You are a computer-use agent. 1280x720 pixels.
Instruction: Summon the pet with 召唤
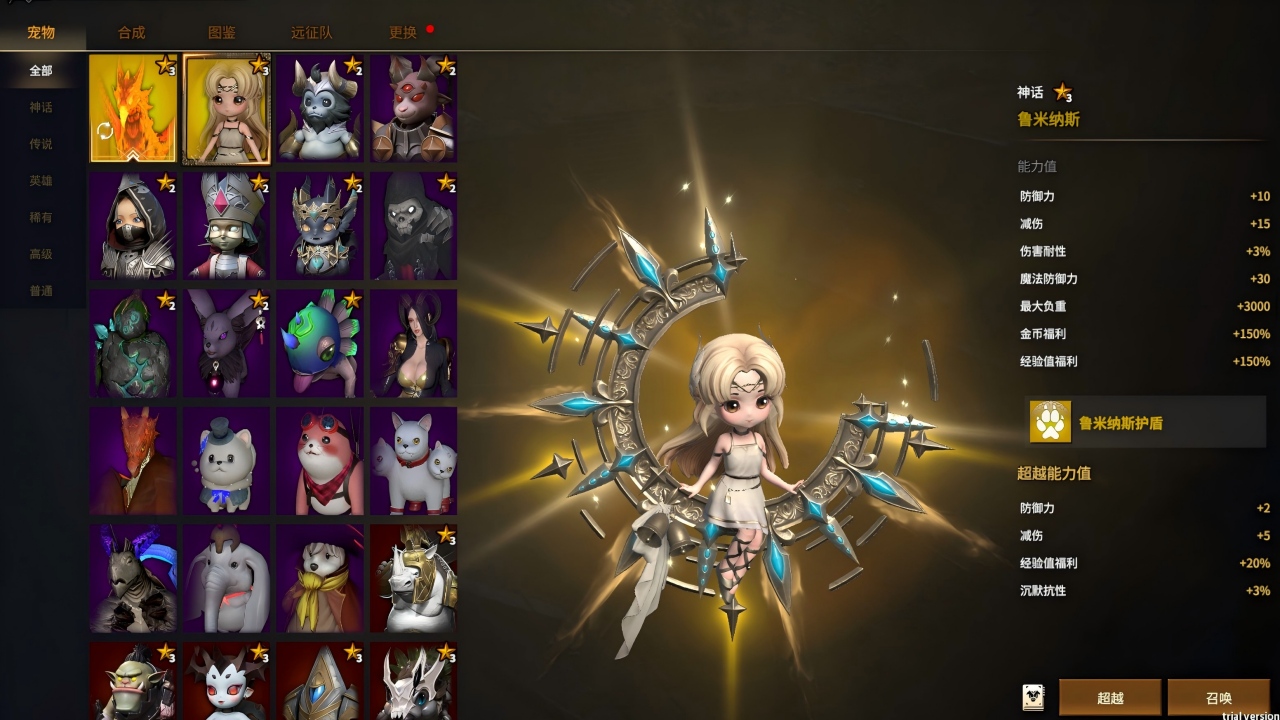(1218, 697)
